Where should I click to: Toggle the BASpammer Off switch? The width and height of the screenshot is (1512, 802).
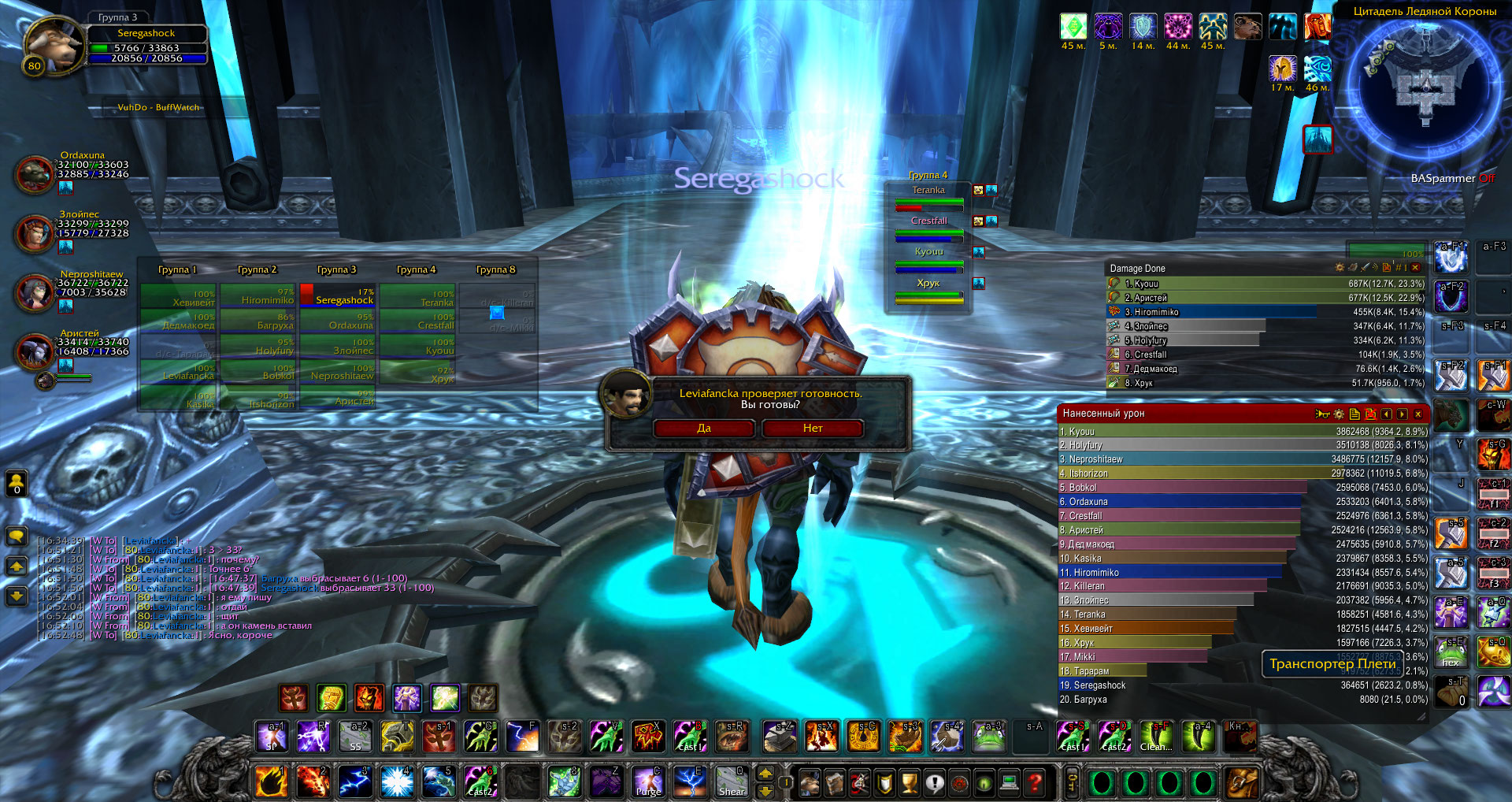click(1486, 178)
